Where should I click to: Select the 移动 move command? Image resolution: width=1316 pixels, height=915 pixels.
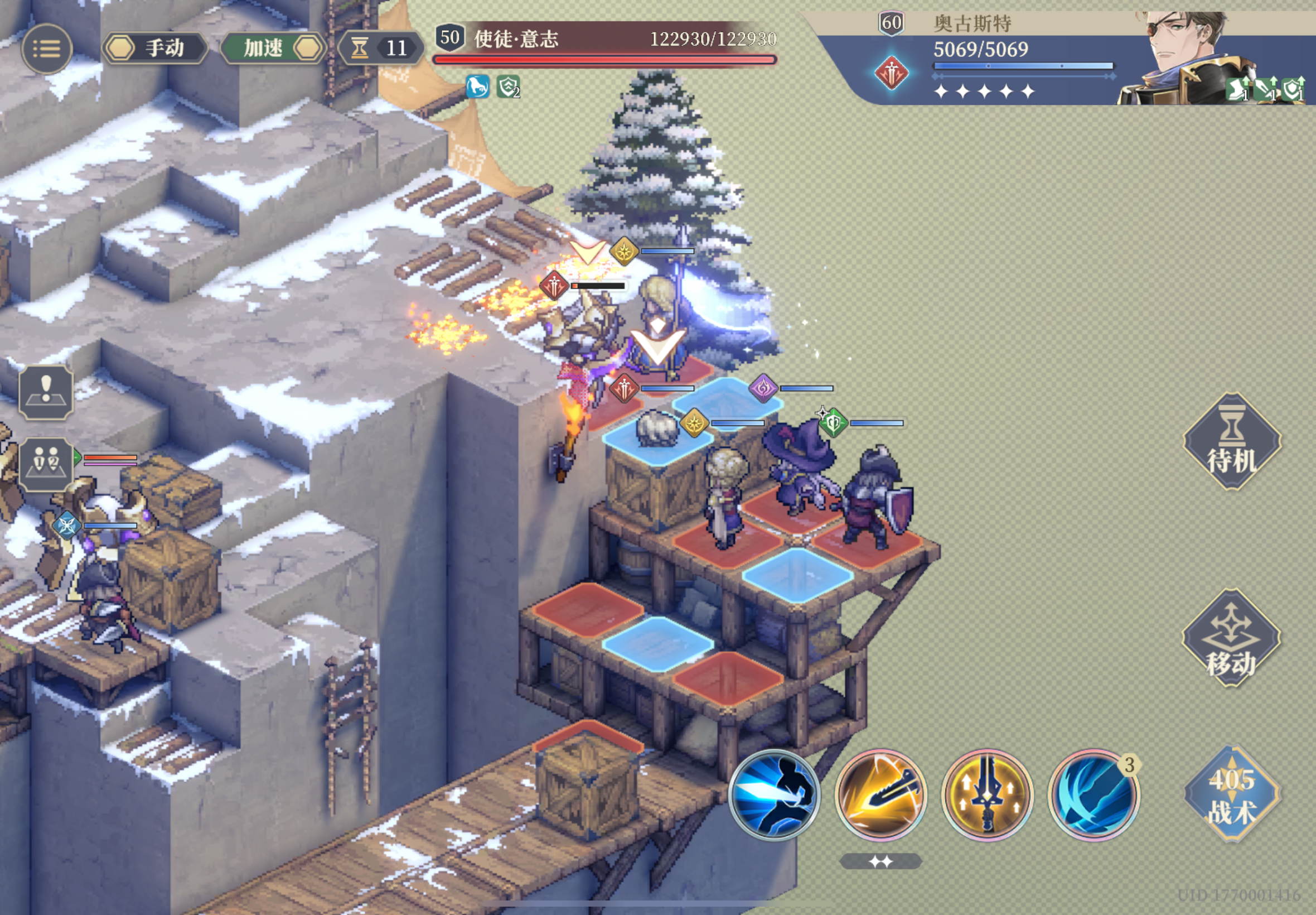click(1231, 639)
